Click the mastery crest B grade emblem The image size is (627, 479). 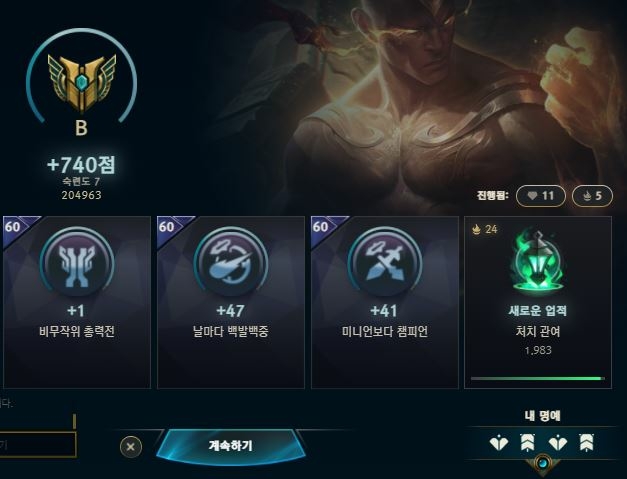[80, 83]
